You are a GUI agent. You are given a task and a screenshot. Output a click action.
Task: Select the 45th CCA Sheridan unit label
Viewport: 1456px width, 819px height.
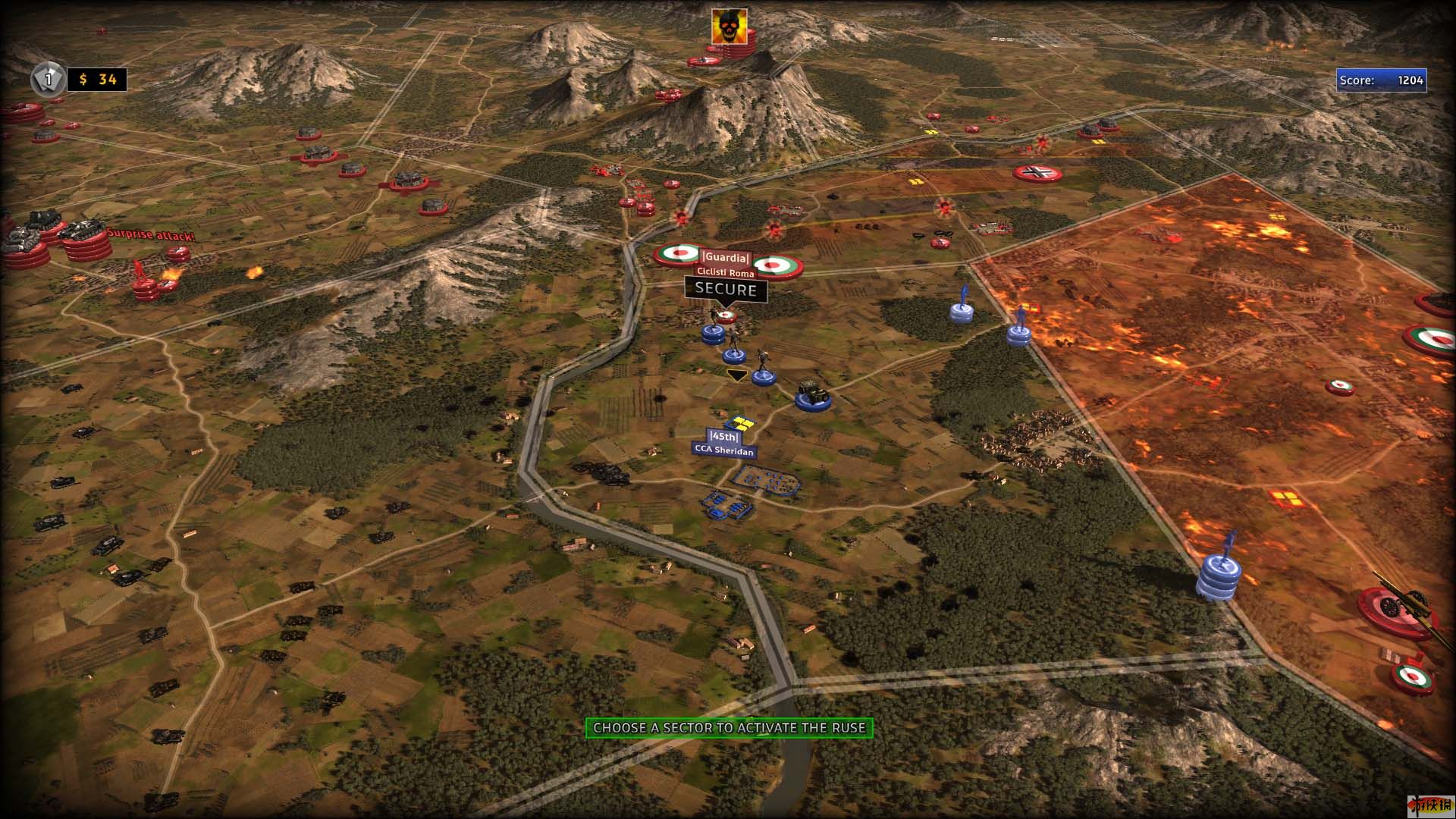tap(723, 444)
